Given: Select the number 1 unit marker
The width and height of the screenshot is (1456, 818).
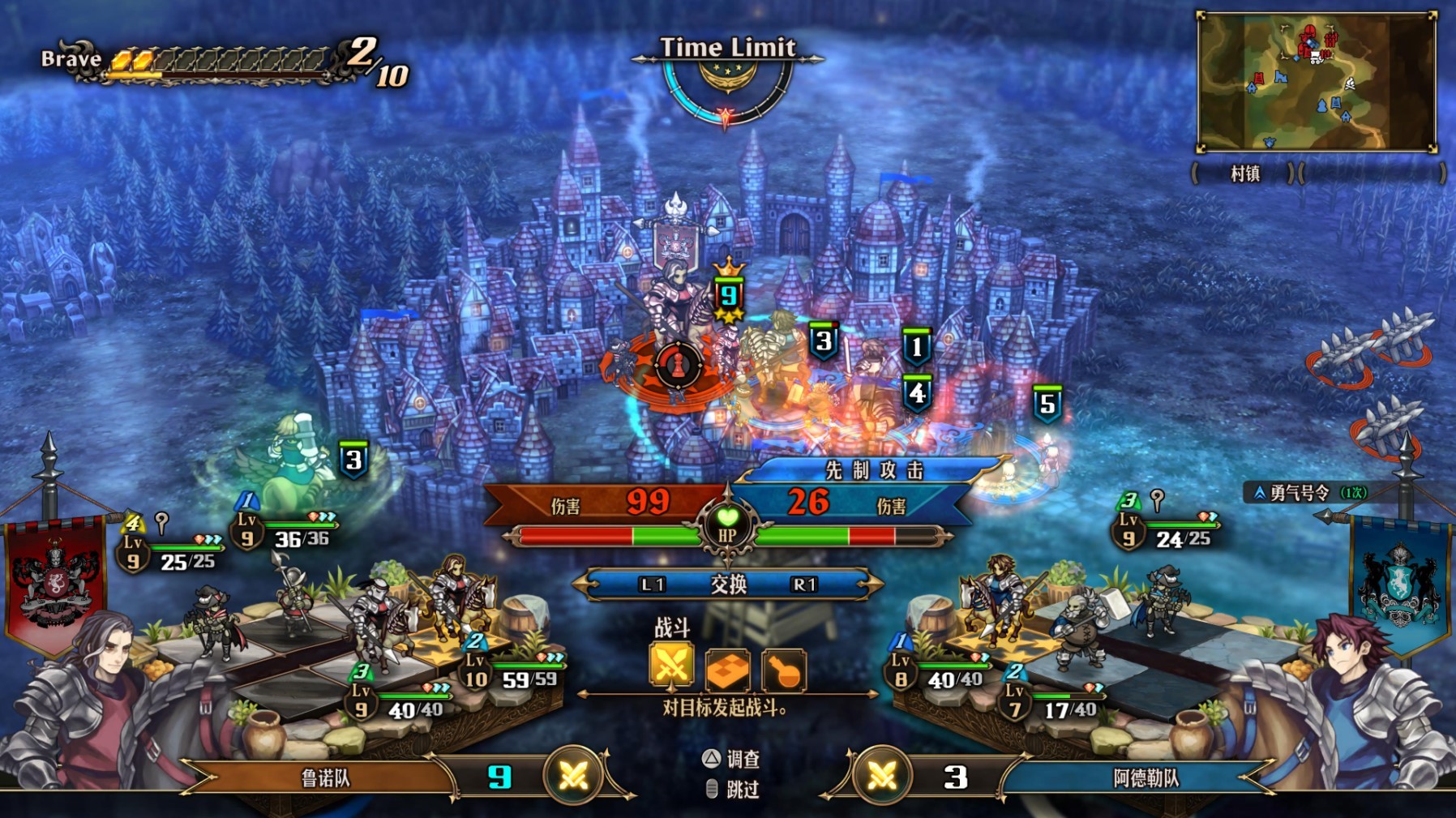Looking at the screenshot, I should (x=916, y=347).
